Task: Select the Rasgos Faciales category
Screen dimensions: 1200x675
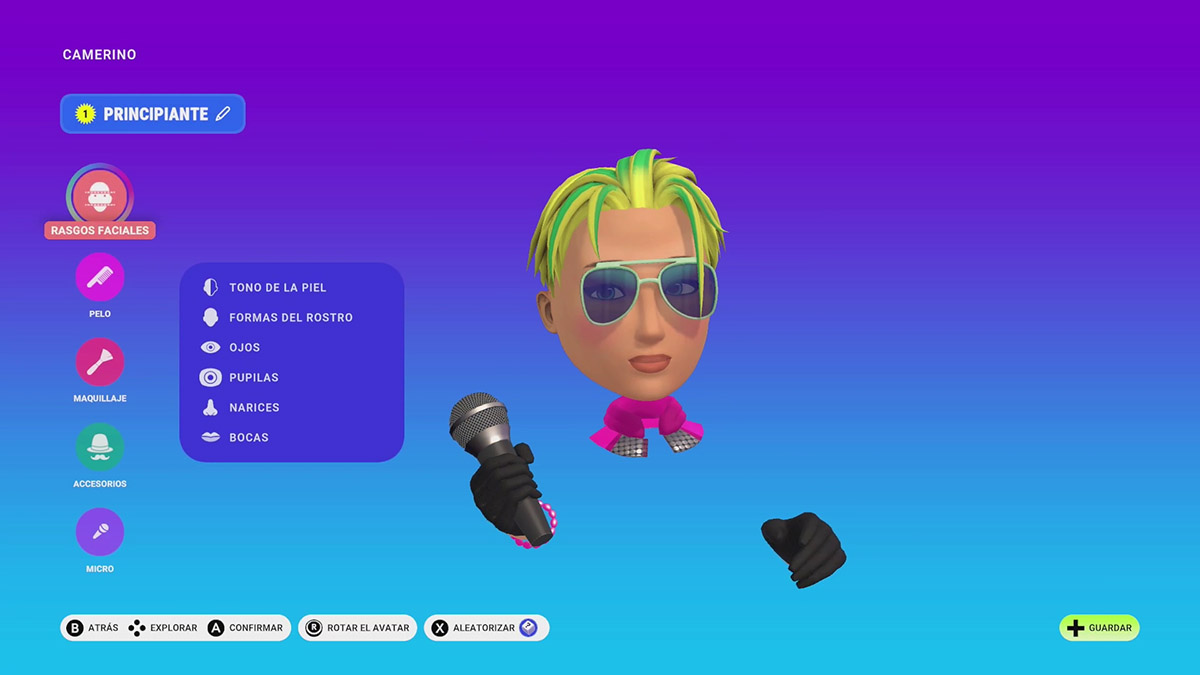Action: pyautogui.click(x=100, y=197)
